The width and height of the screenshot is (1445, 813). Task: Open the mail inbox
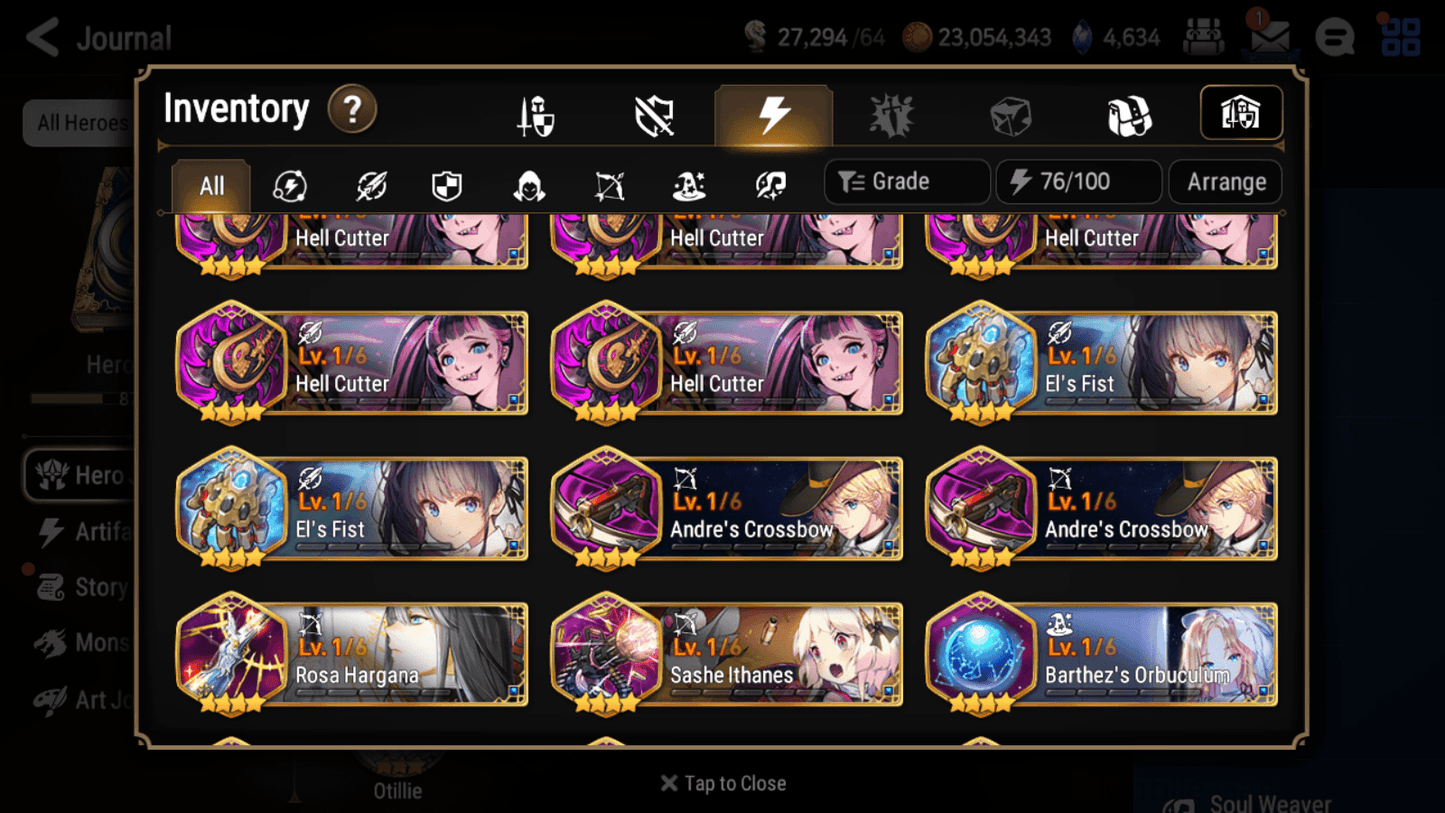click(1269, 37)
